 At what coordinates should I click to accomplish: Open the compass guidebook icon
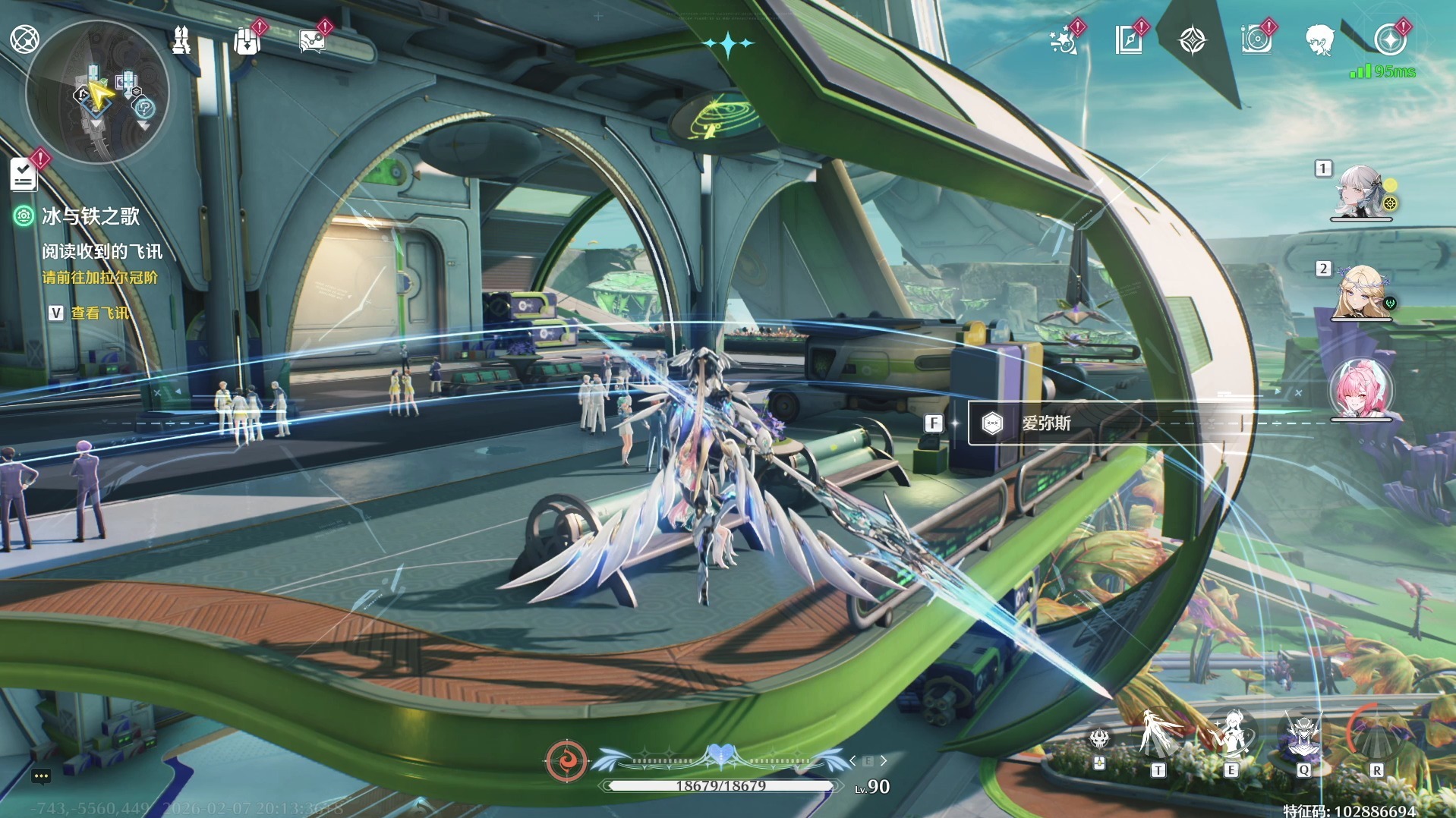(1129, 40)
